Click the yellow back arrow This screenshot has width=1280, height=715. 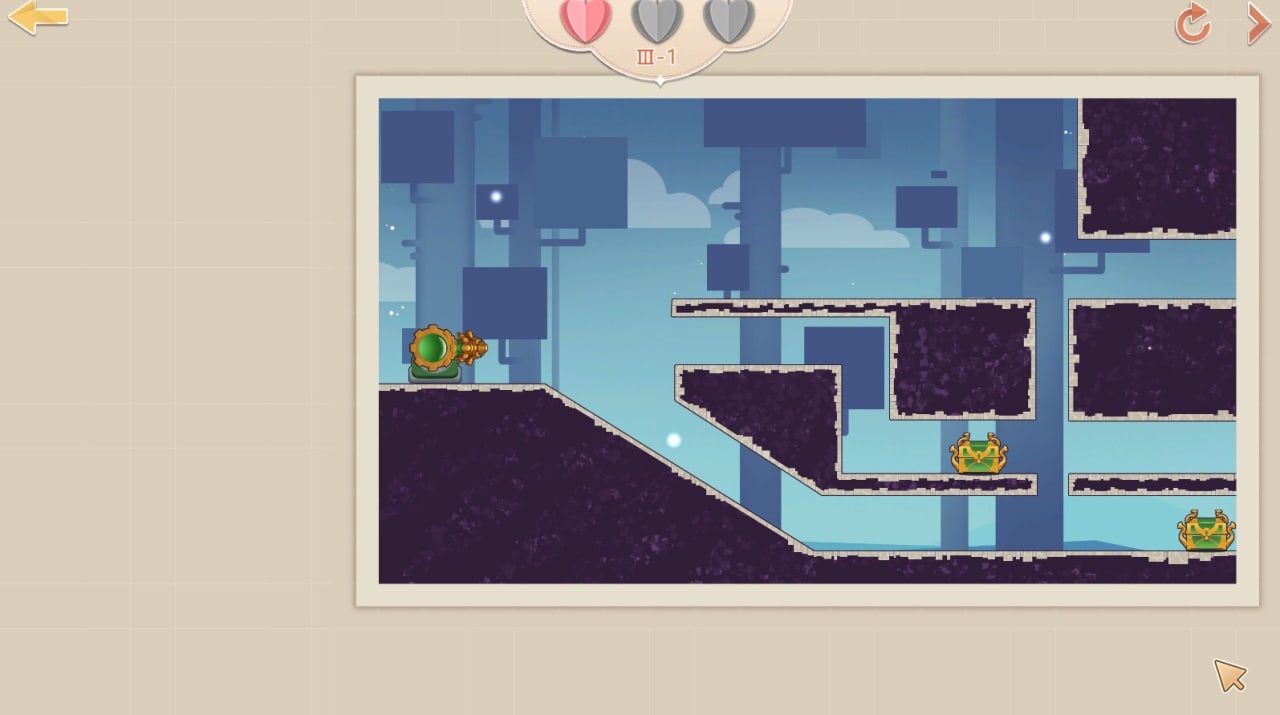[x=37, y=17]
